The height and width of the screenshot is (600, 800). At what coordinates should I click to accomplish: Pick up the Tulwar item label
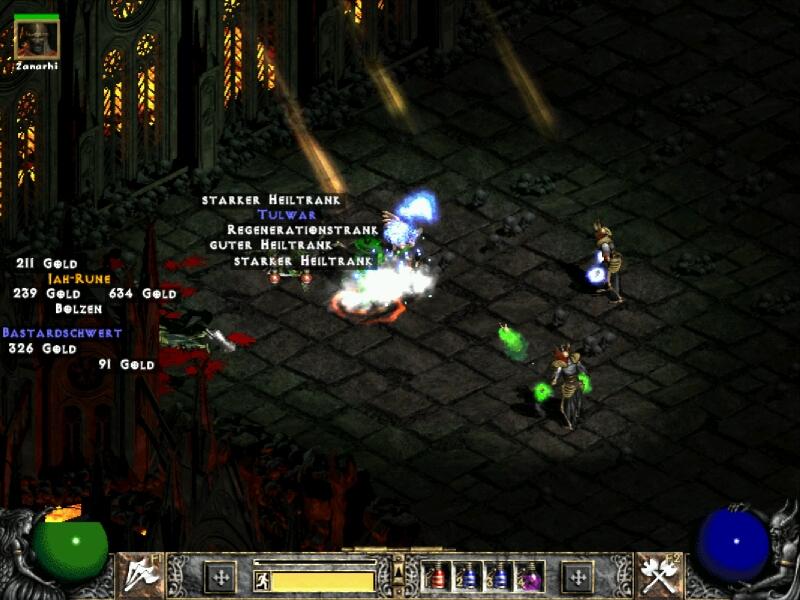tap(287, 215)
